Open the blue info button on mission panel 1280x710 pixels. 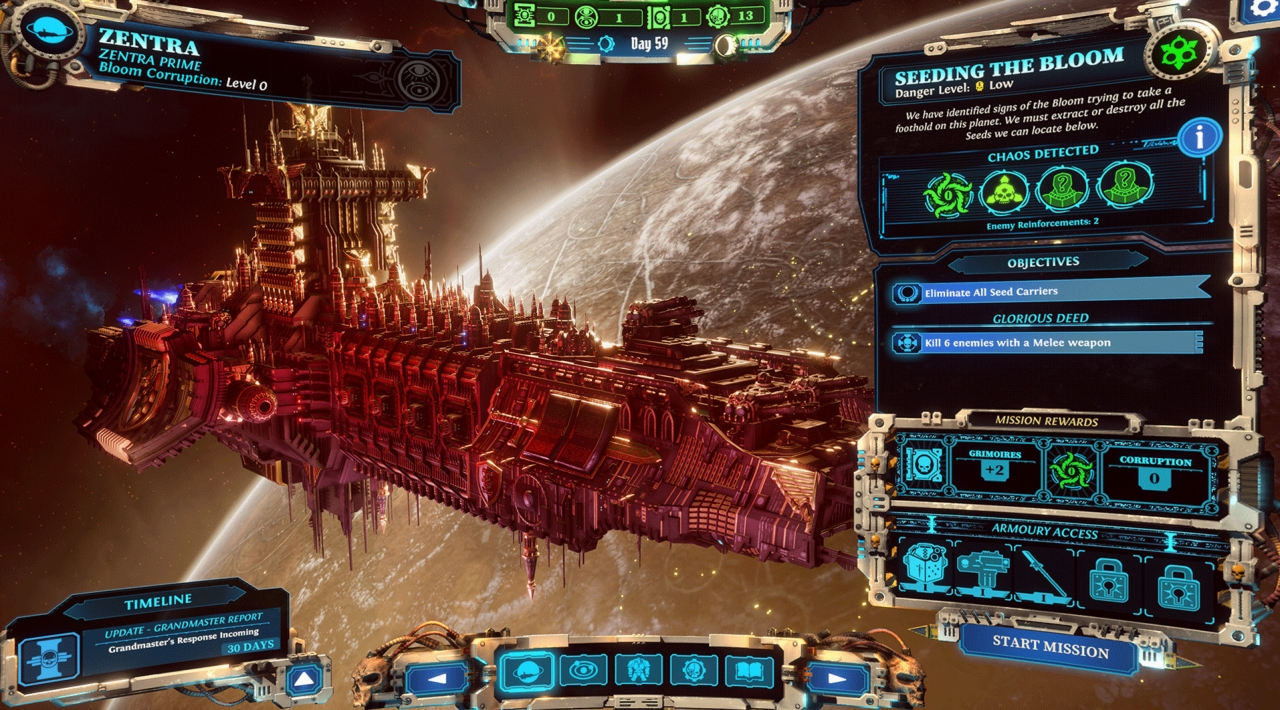[1199, 138]
